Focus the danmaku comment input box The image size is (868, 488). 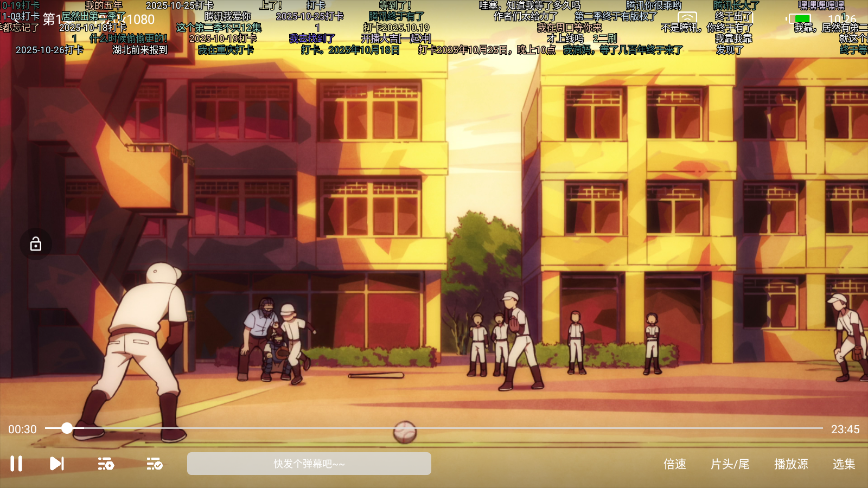click(308, 463)
